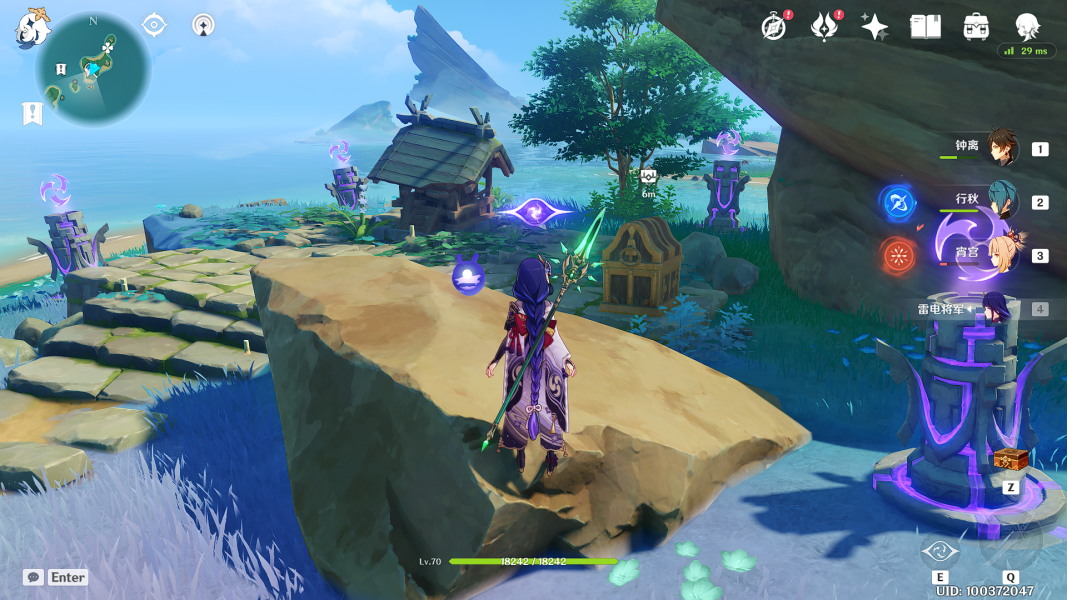Screen dimensions: 1067x600
Task: Switch to party member 行秋
Action: (1001, 200)
